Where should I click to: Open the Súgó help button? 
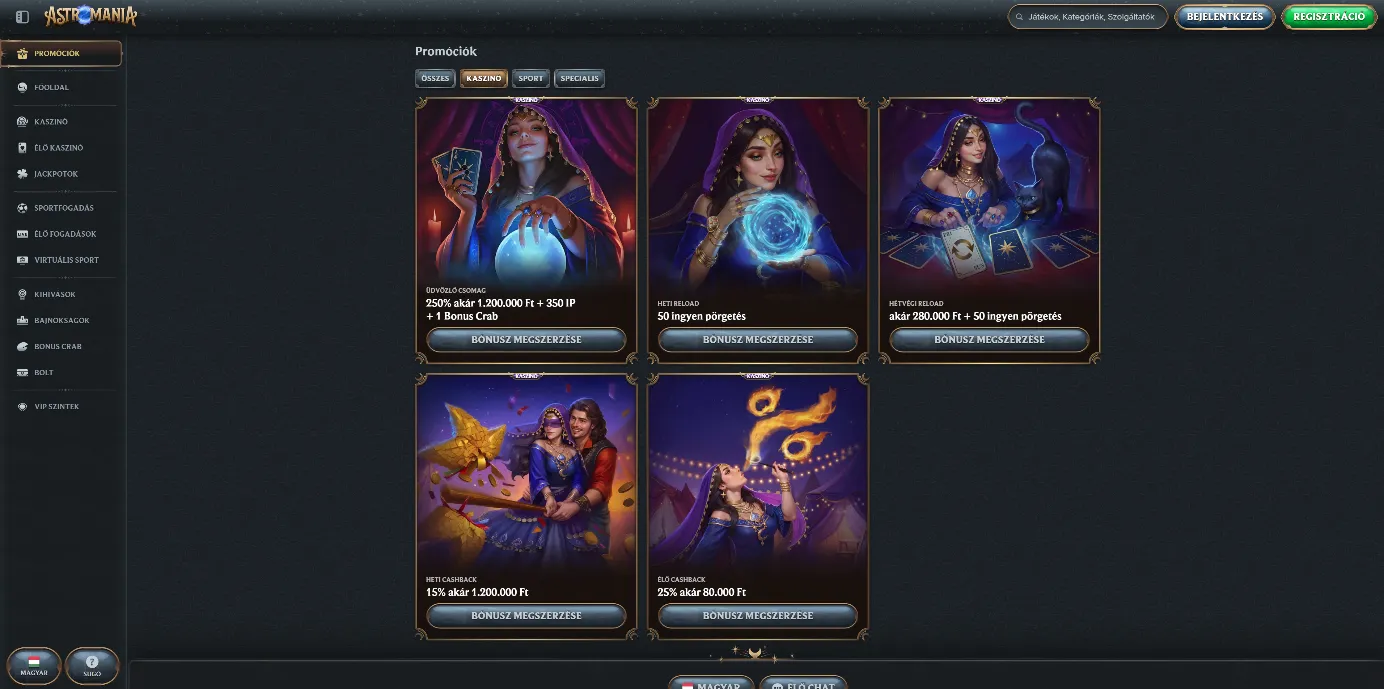[x=92, y=665]
